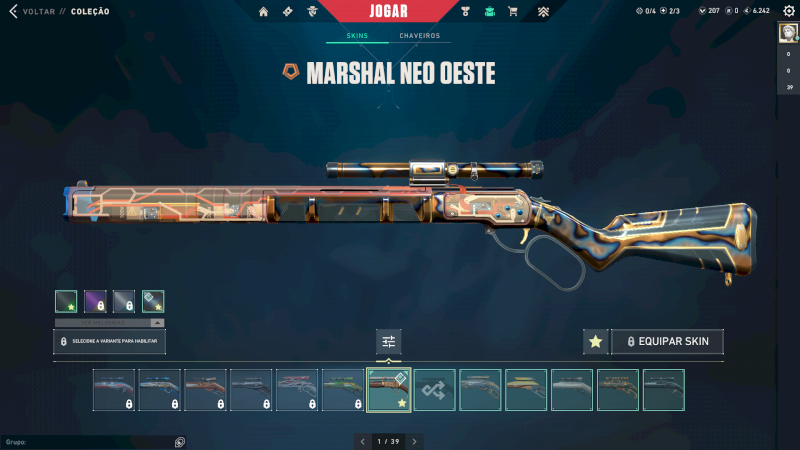Screen dimensions: 800x450
Task: Go back with the Voltar arrow
Action: [x=13, y=11]
